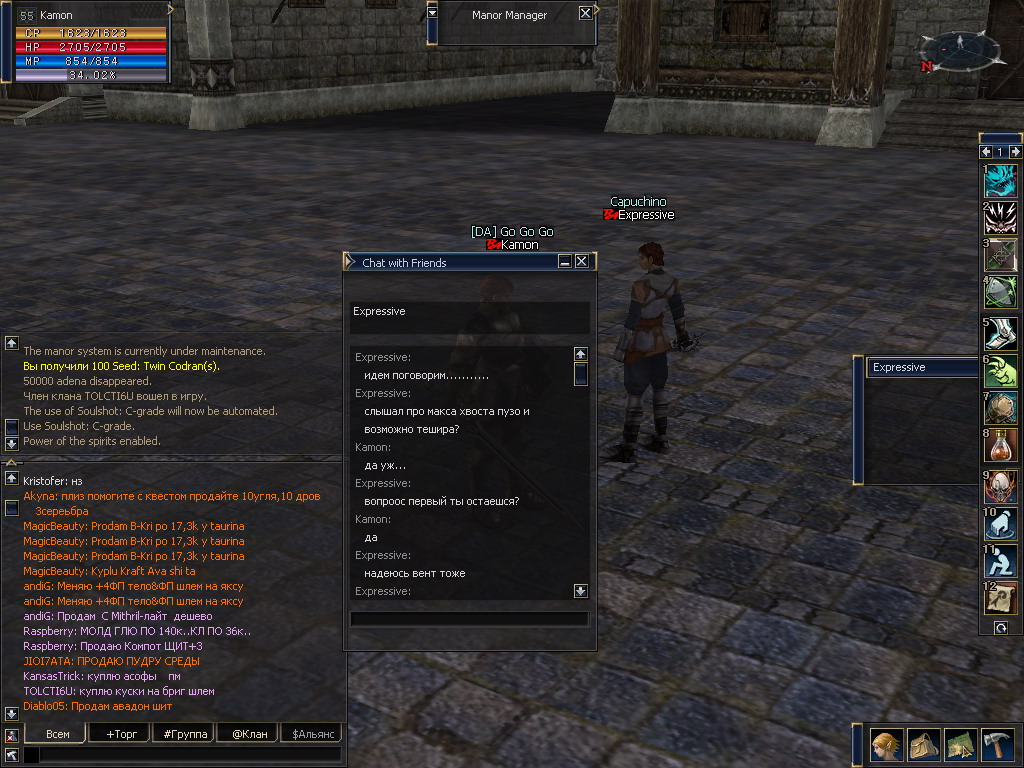Open the hammer system menu icon
1024x768 pixels.
click(x=997, y=744)
